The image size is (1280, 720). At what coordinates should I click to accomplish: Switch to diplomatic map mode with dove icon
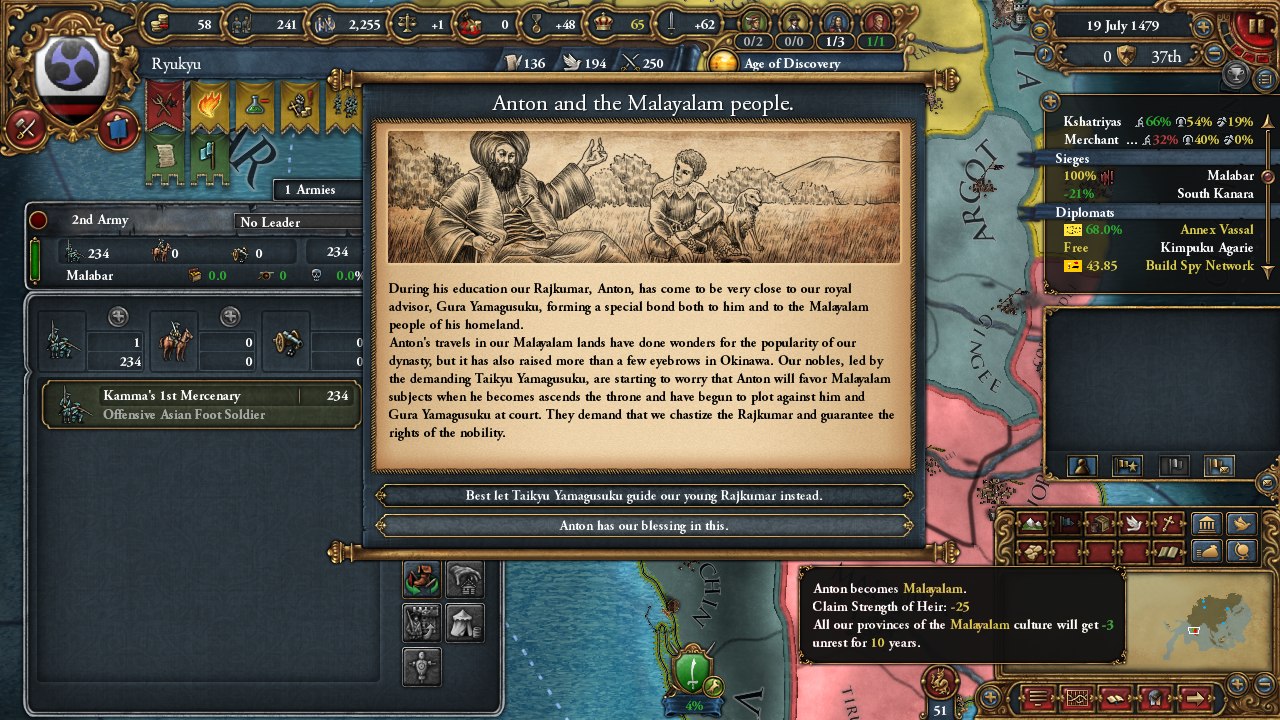(1133, 523)
